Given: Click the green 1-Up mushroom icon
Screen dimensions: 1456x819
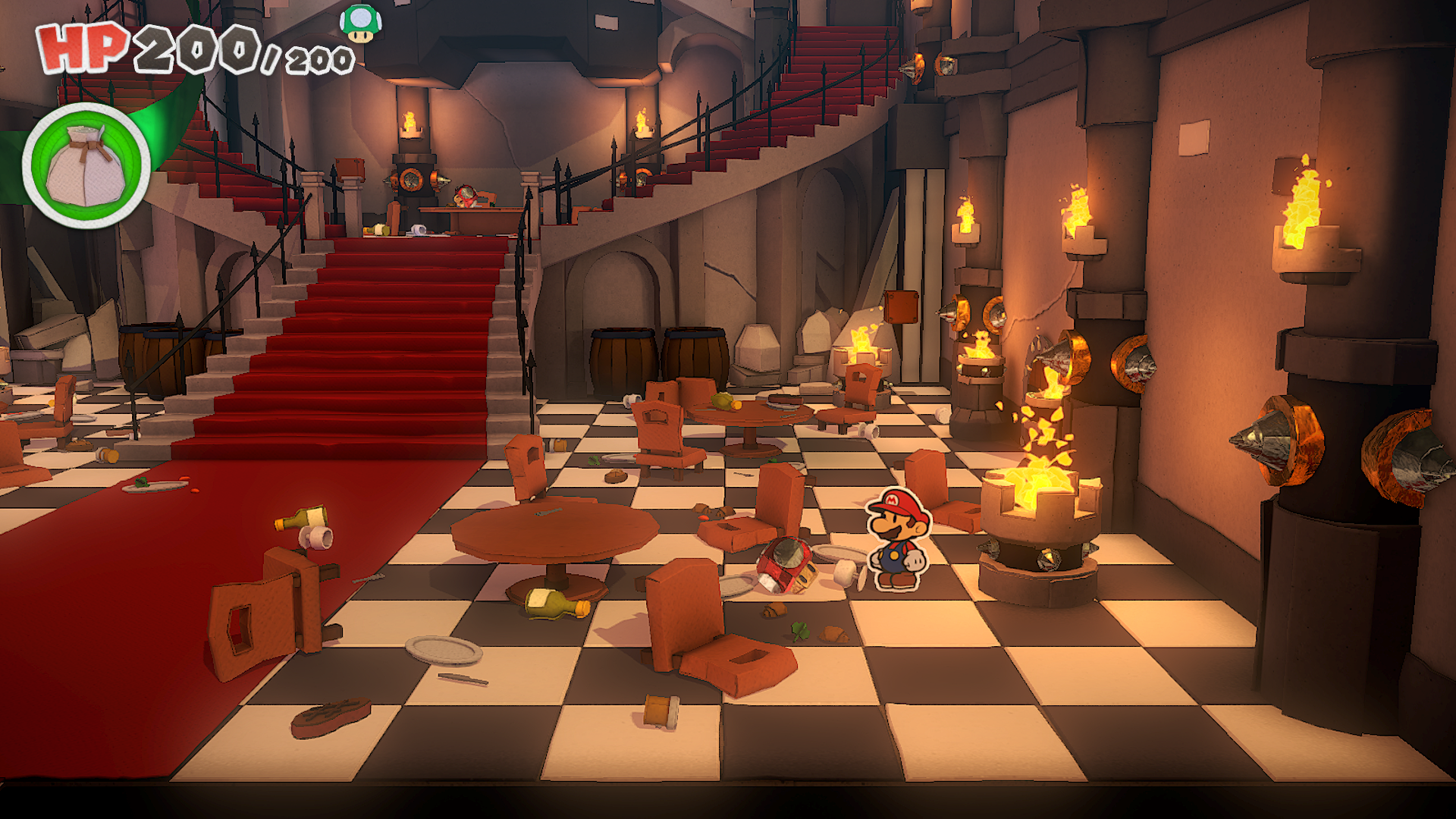Looking at the screenshot, I should click(x=361, y=23).
